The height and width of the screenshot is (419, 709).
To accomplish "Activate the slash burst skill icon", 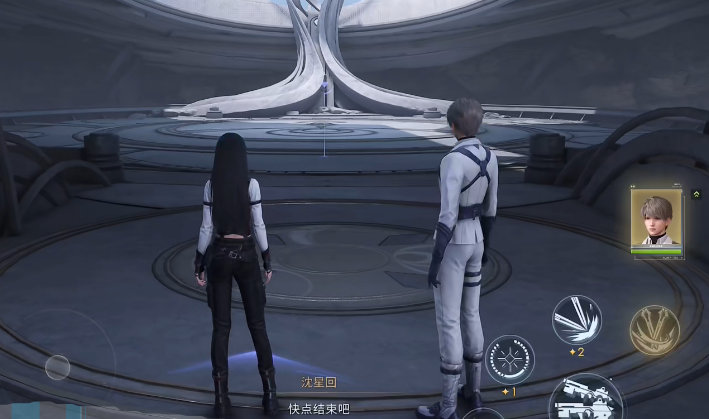I will coord(576,320).
